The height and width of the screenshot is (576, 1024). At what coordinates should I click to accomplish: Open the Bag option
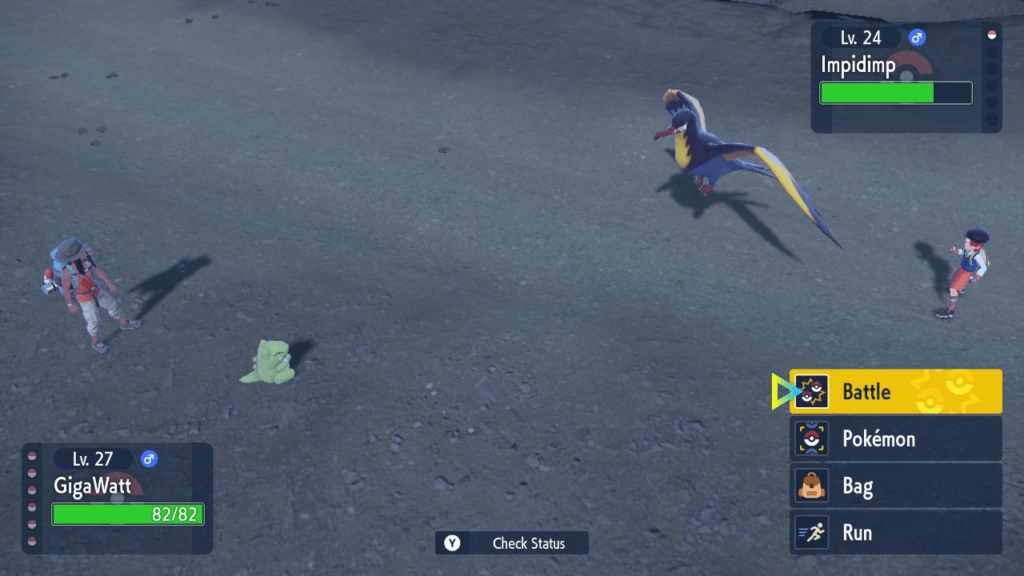click(x=896, y=487)
